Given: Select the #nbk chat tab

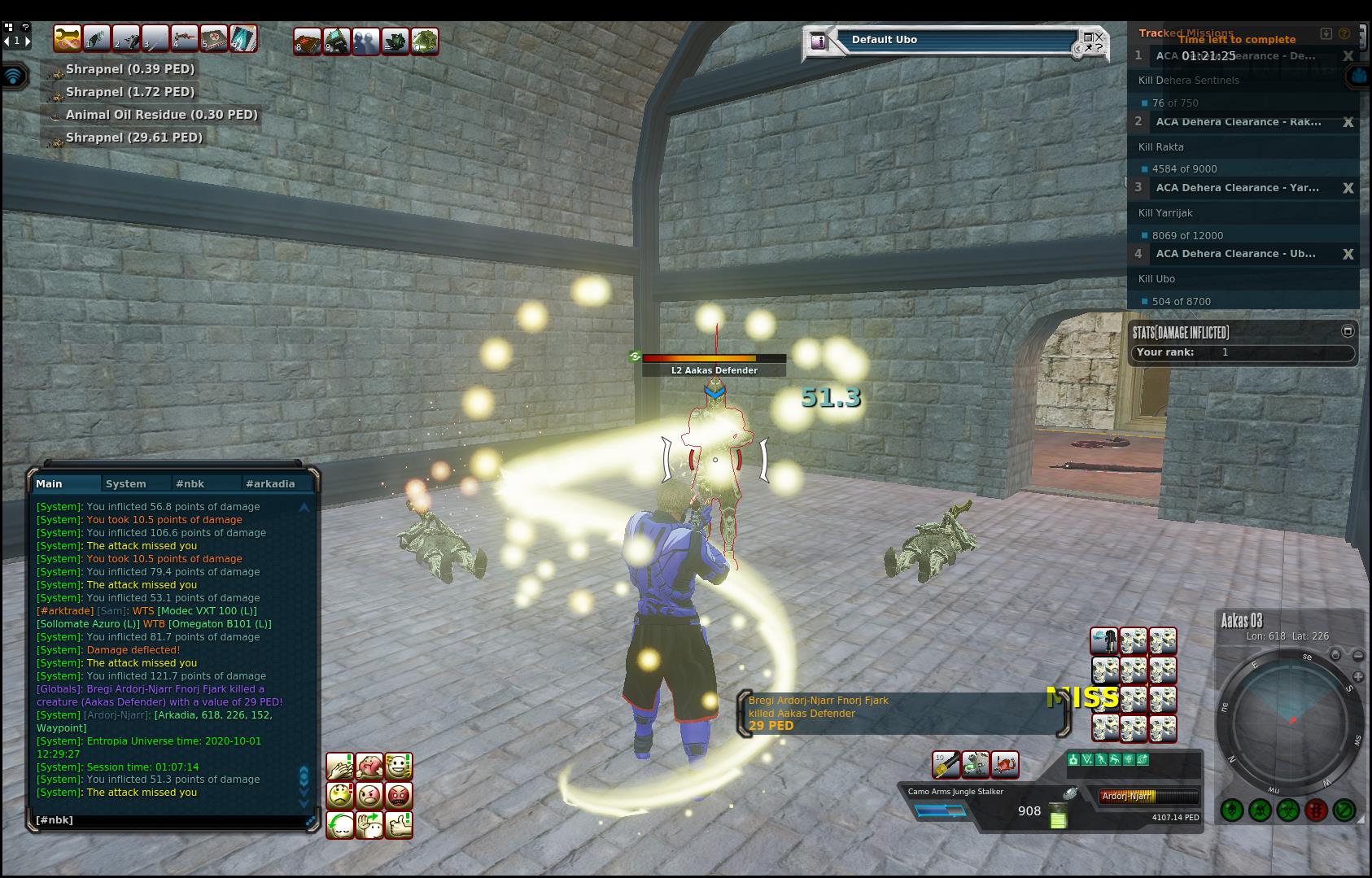Looking at the screenshot, I should [190, 483].
